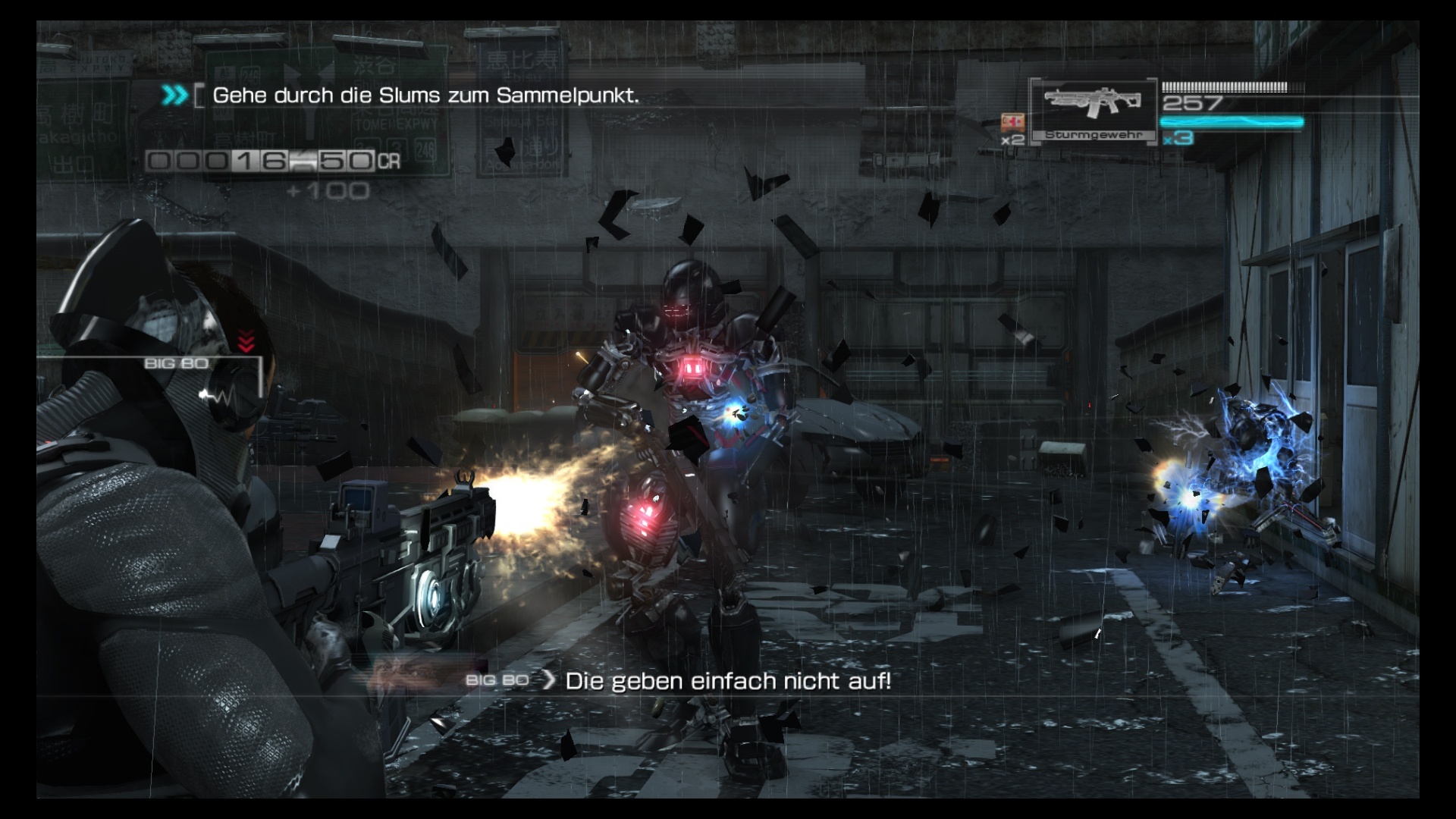This screenshot has width=1456, height=819.
Task: Click the arrow icon beside BIG BO's subtitle
Action: click(548, 681)
